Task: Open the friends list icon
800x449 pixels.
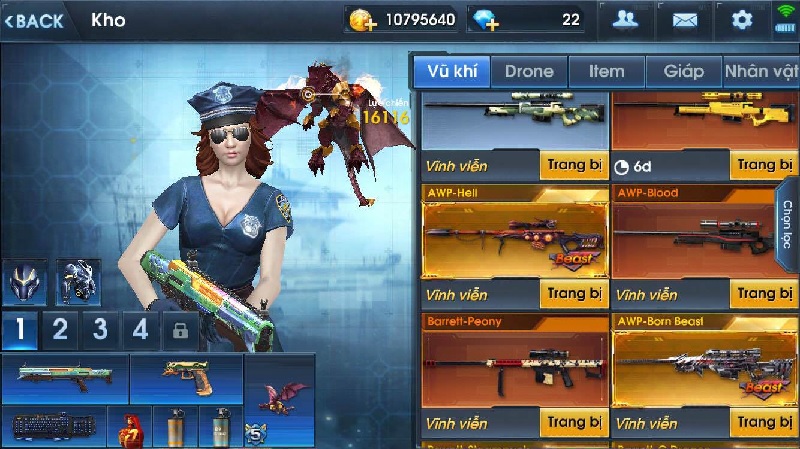Action: (x=627, y=20)
